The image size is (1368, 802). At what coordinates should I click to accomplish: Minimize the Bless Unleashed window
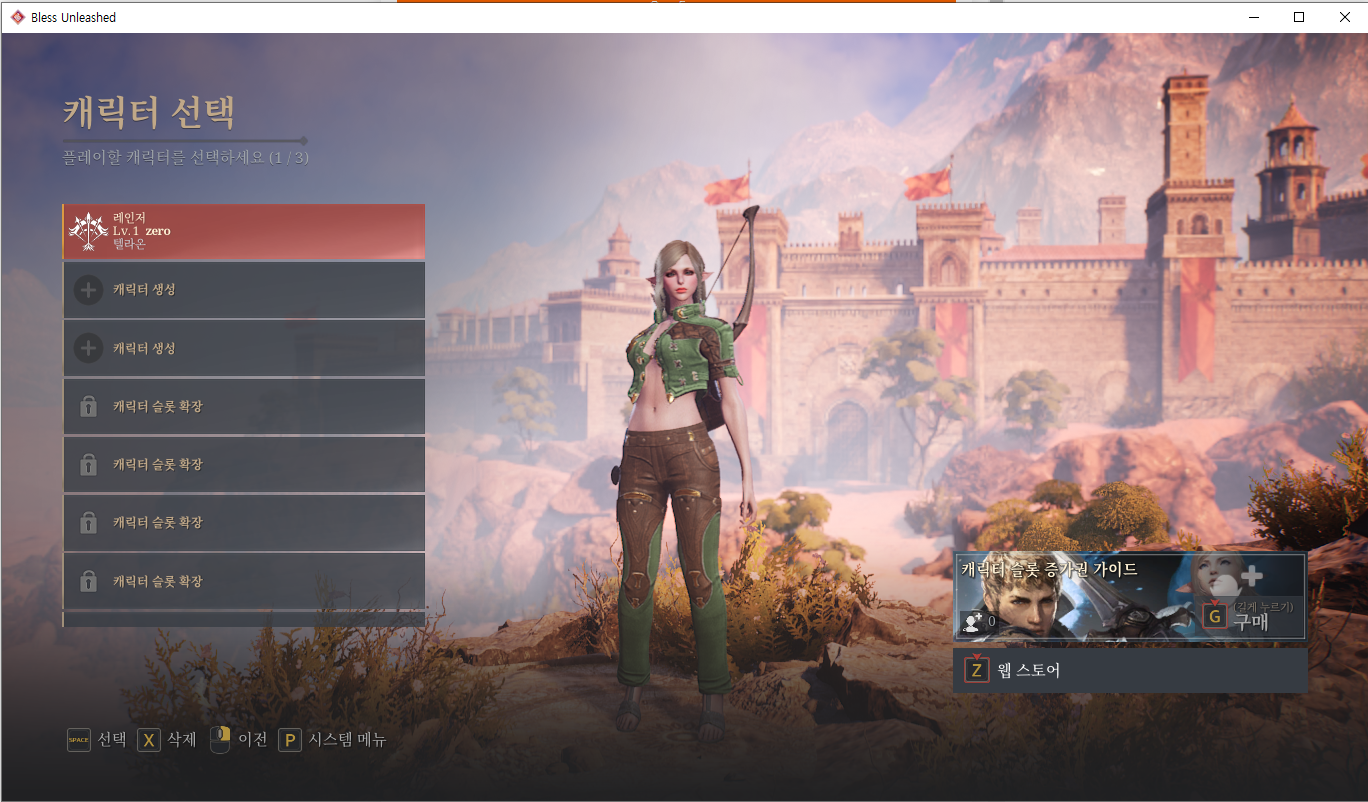(1253, 17)
